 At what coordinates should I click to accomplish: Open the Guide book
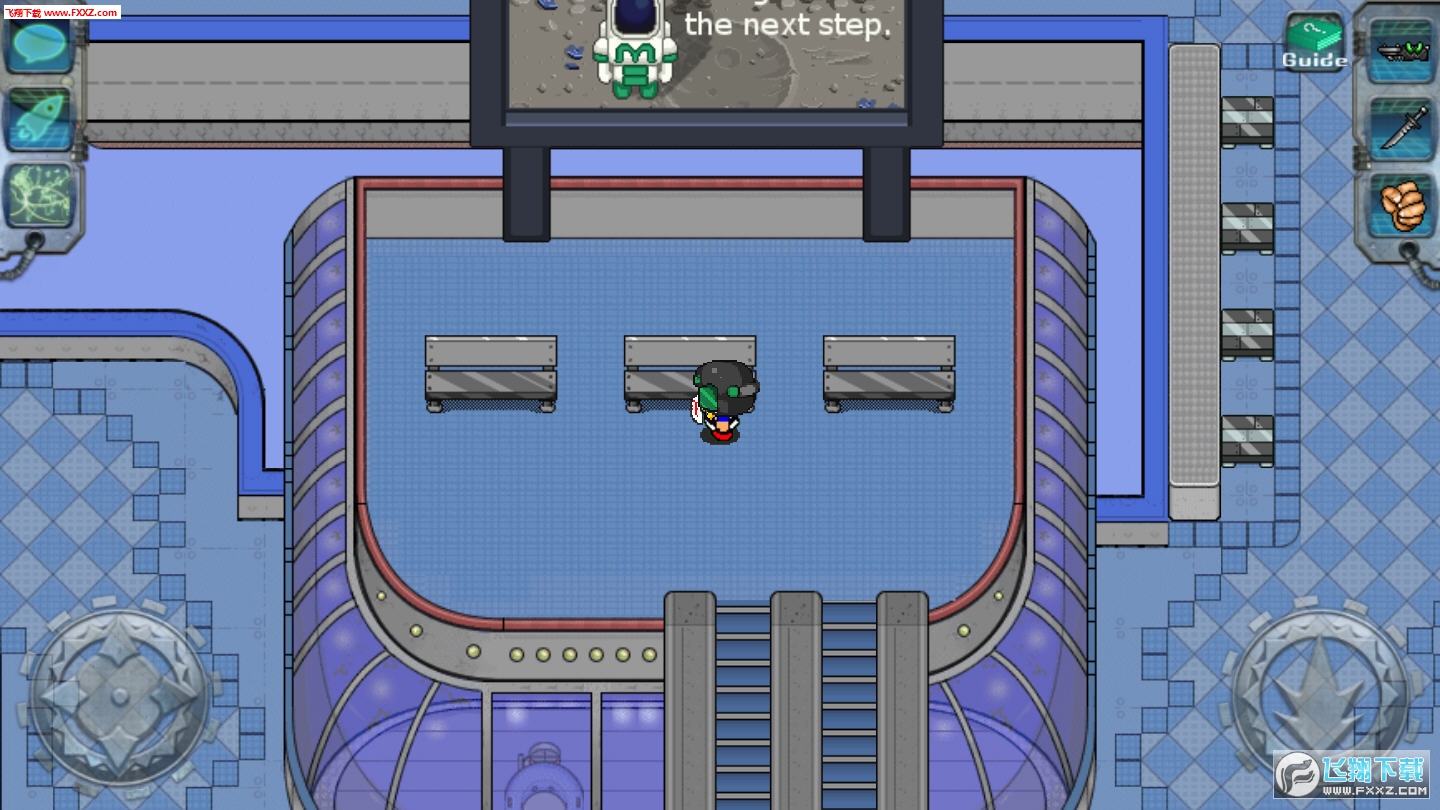click(1314, 44)
